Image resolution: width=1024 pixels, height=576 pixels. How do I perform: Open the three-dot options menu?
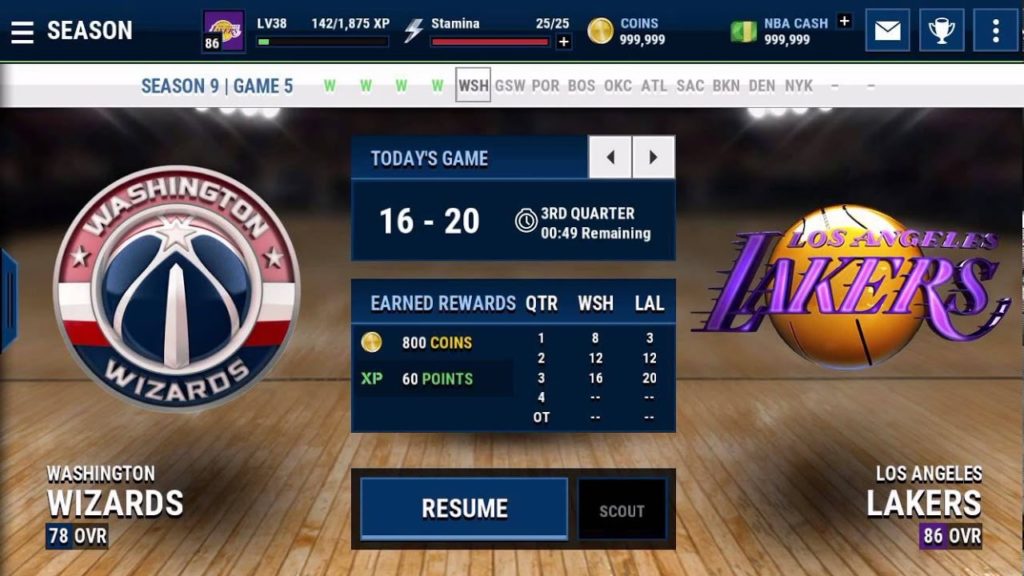pyautogui.click(x=995, y=31)
